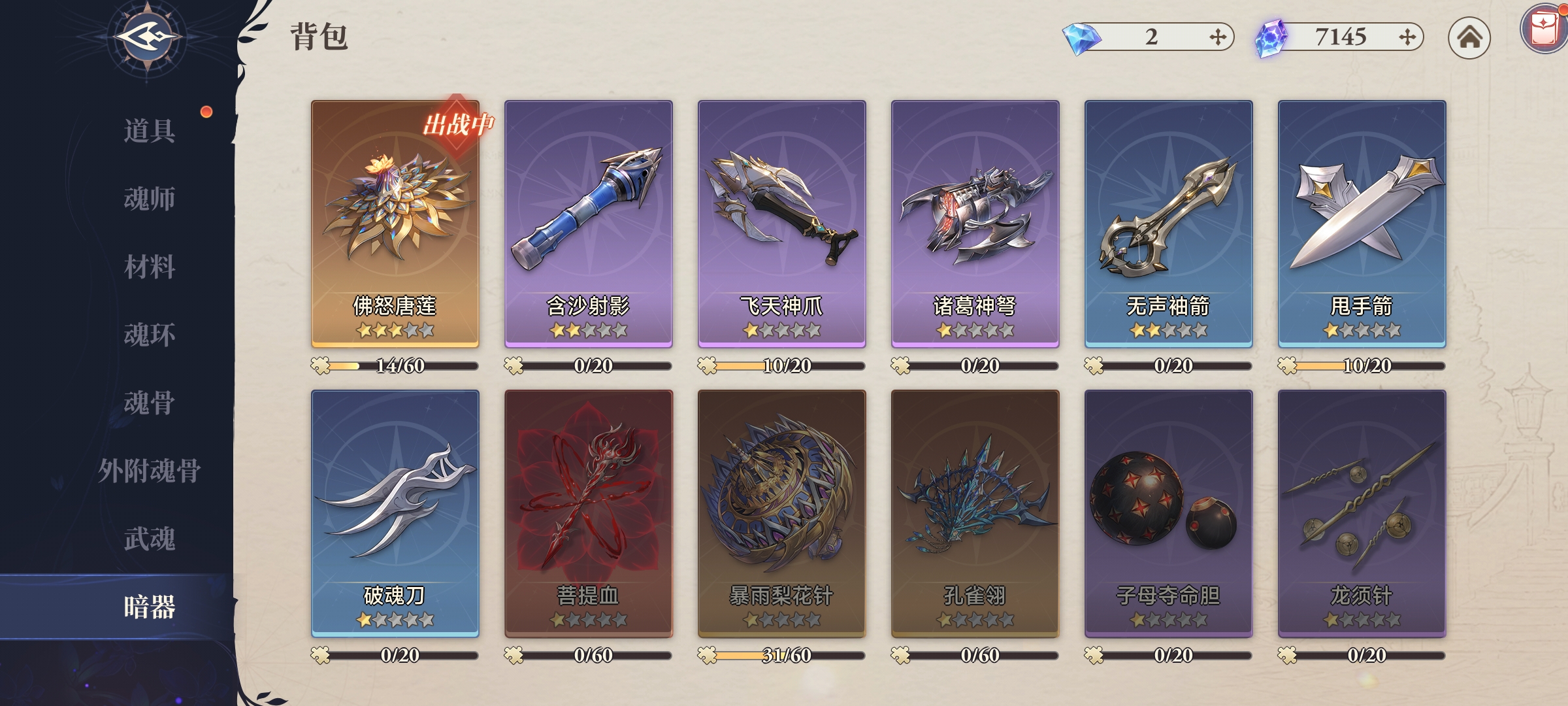Open the 含沙射影 weapon card

[x=588, y=222]
